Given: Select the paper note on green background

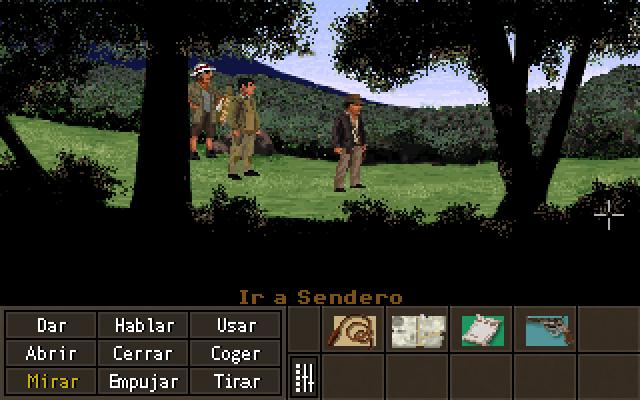Looking at the screenshot, I should click(483, 330).
